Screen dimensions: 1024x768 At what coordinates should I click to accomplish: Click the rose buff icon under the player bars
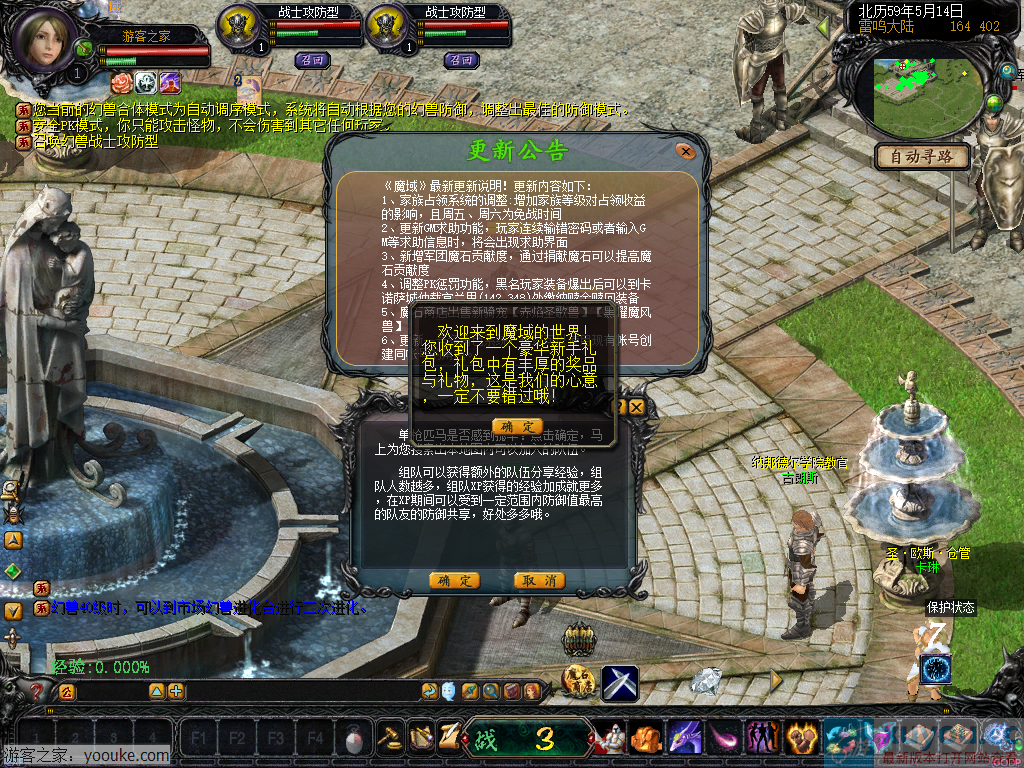(121, 81)
